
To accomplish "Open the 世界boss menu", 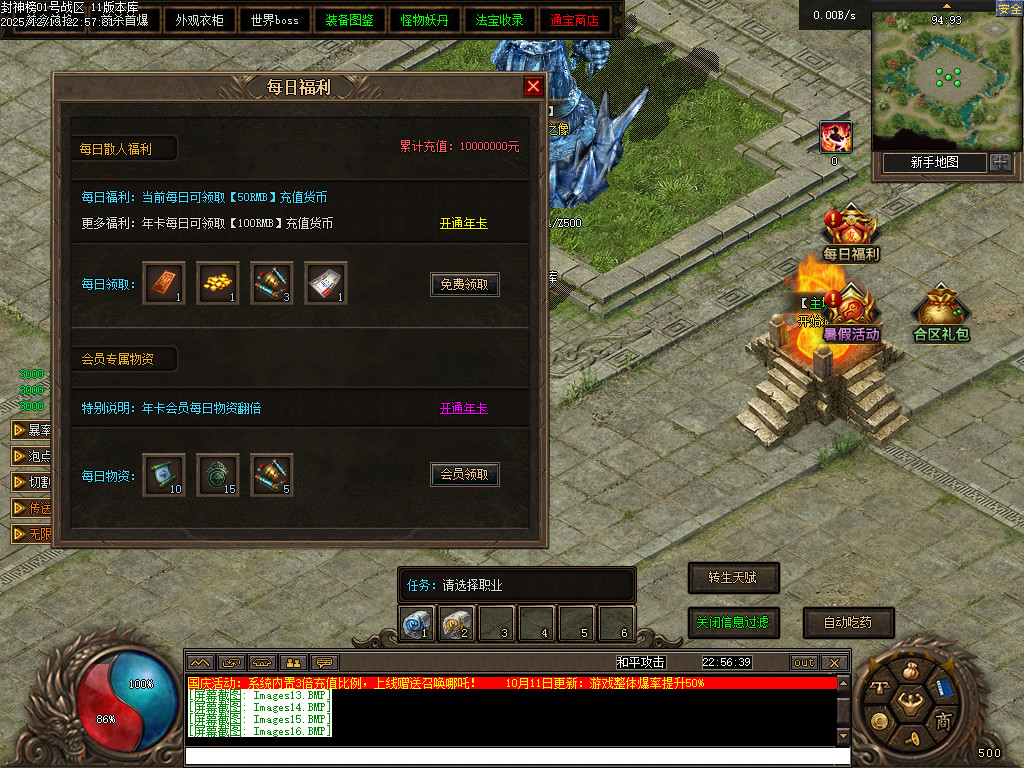I will pyautogui.click(x=275, y=20).
